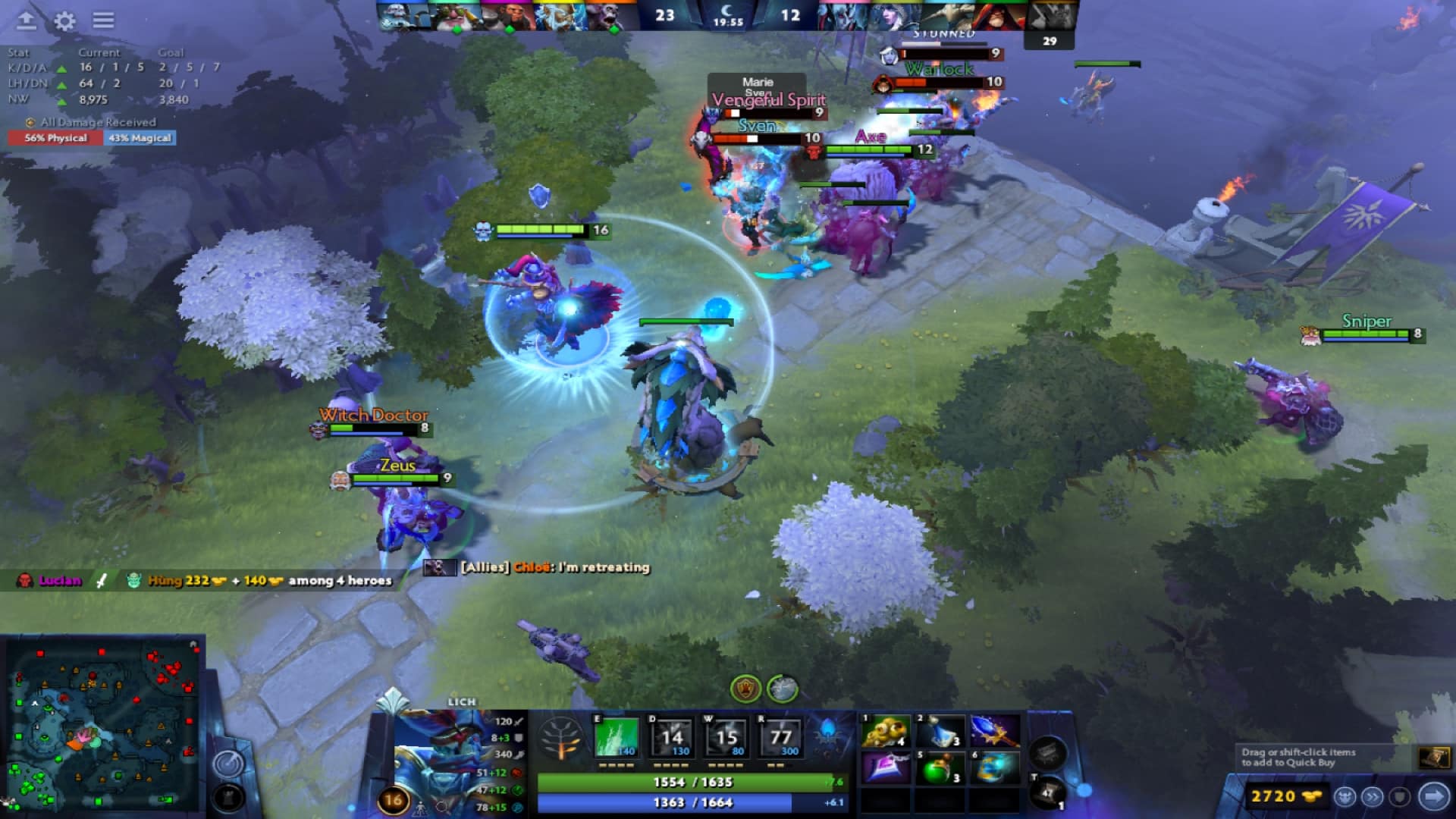Expand Lich's talent tree next to the abilities
Screen dimensions: 1456x819
coord(560,739)
